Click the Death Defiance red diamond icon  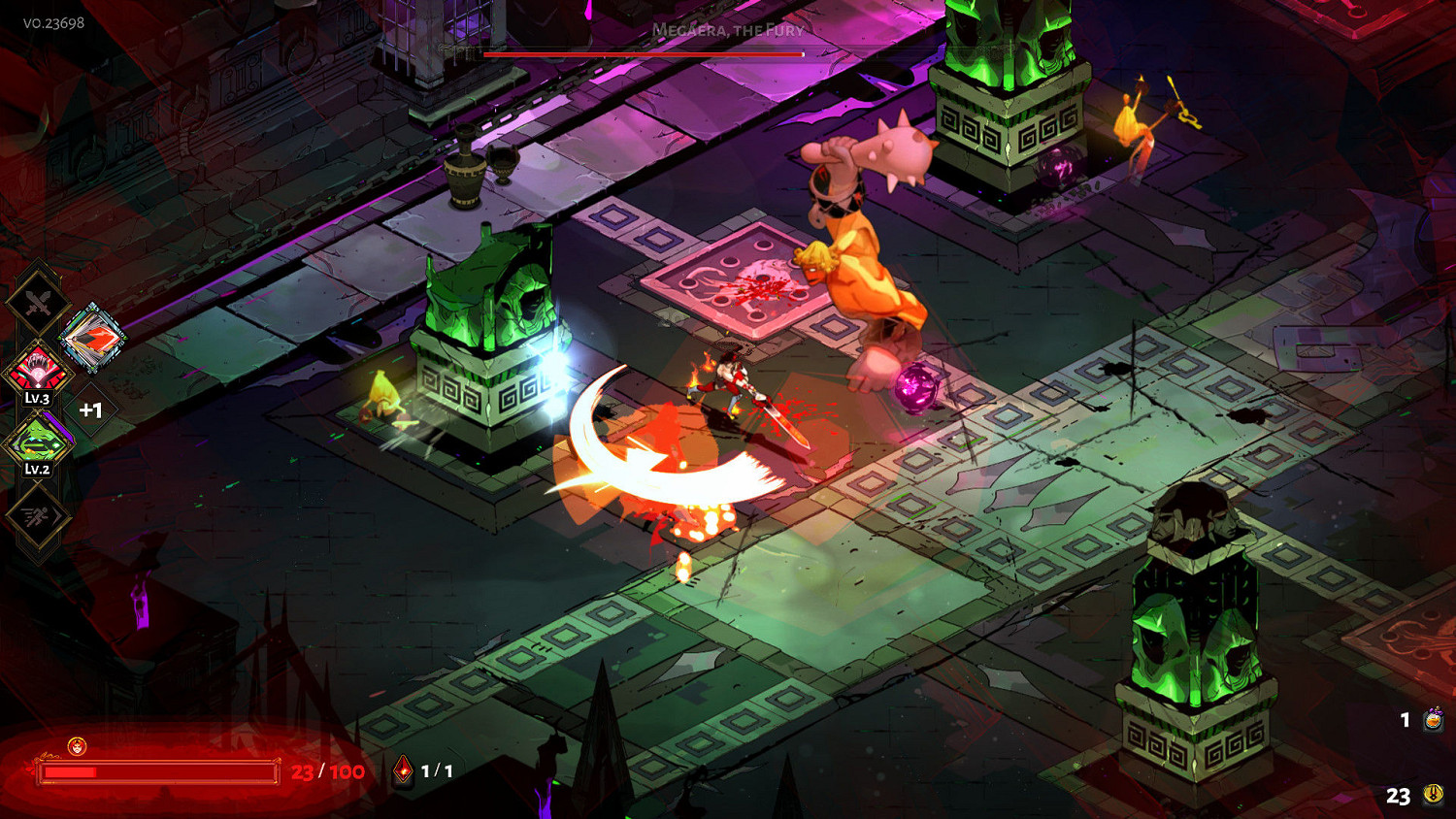(x=403, y=770)
